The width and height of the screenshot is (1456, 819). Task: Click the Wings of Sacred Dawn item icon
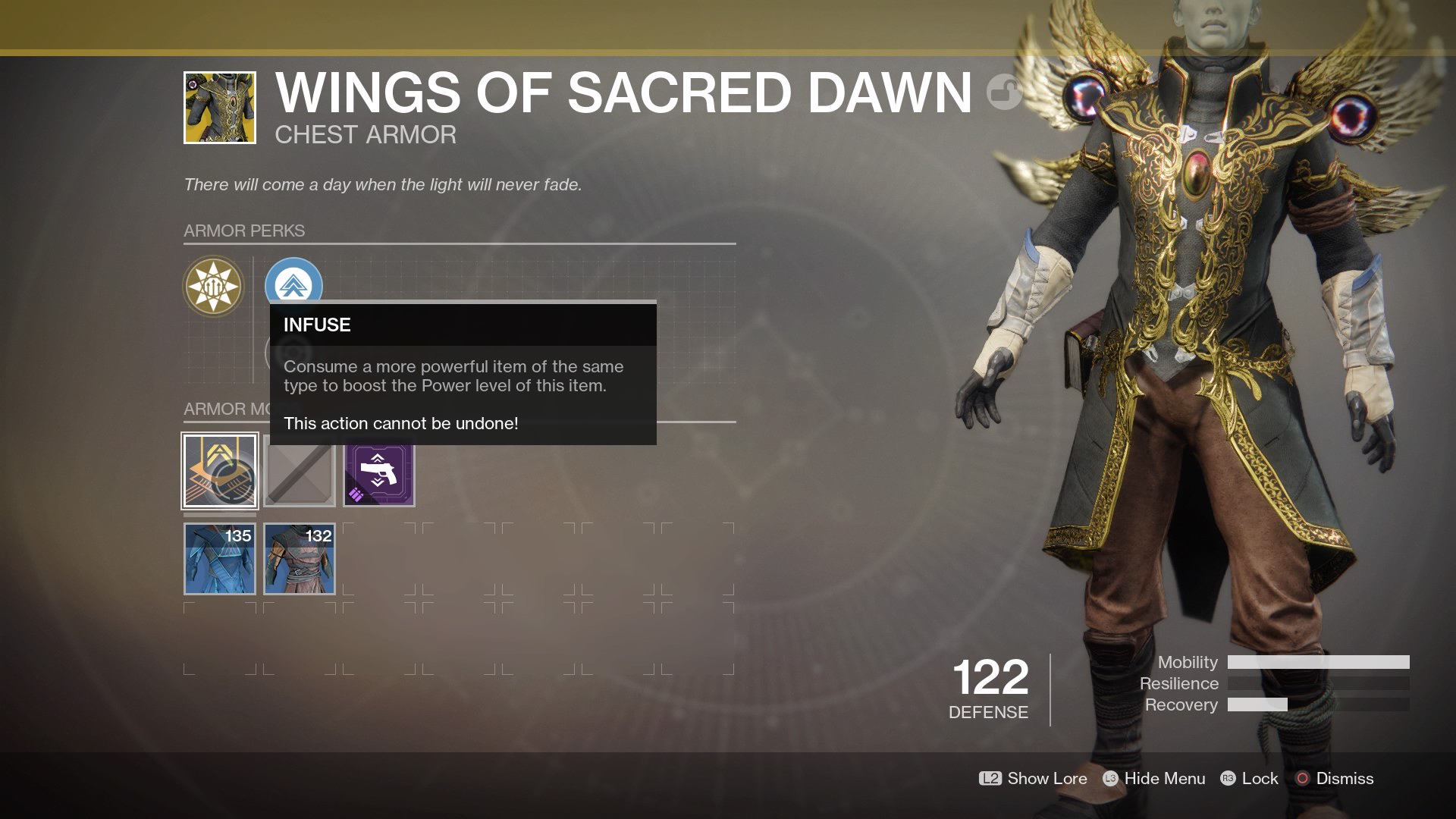click(x=220, y=108)
